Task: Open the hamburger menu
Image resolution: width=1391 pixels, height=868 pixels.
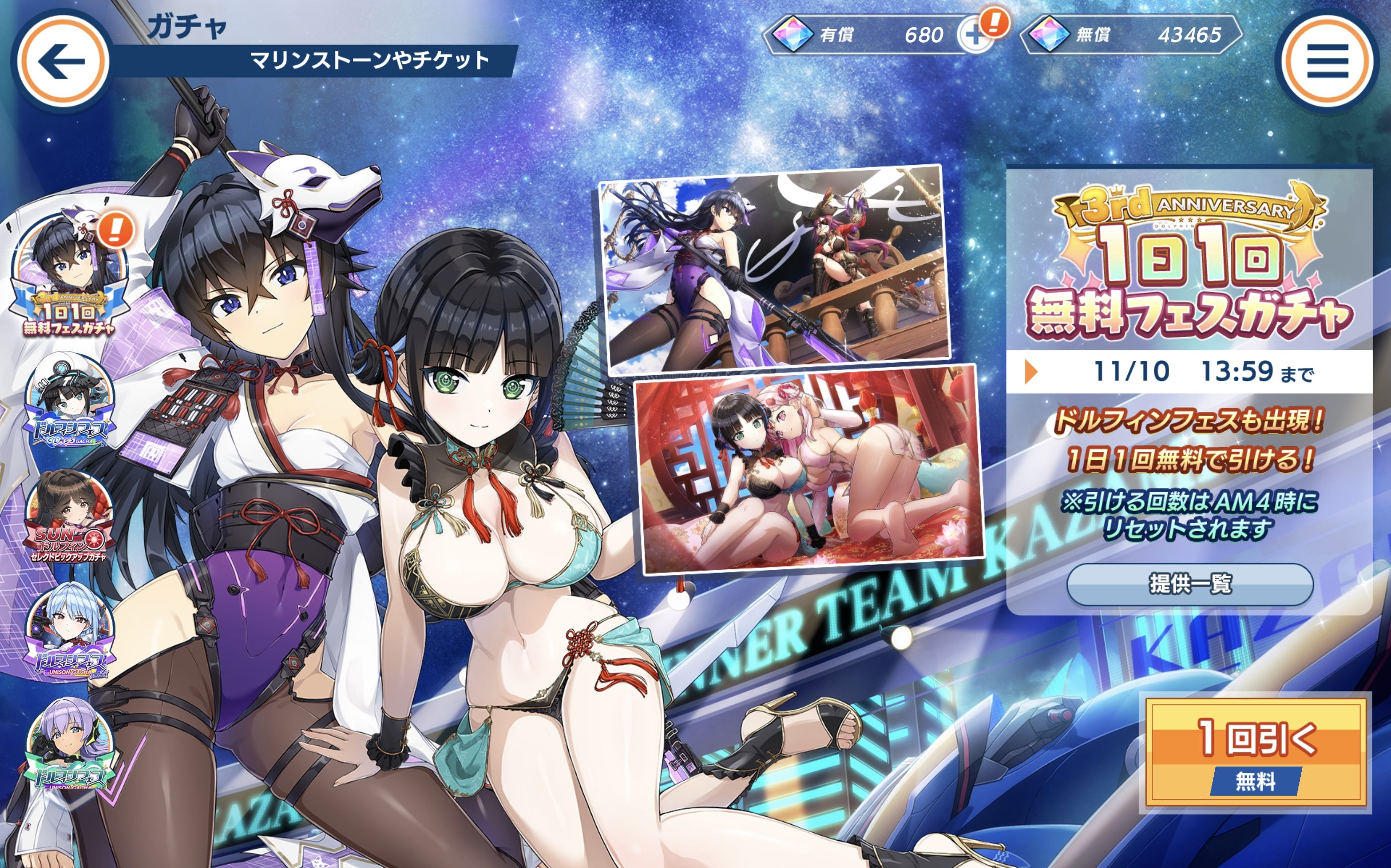Action: tap(1327, 61)
